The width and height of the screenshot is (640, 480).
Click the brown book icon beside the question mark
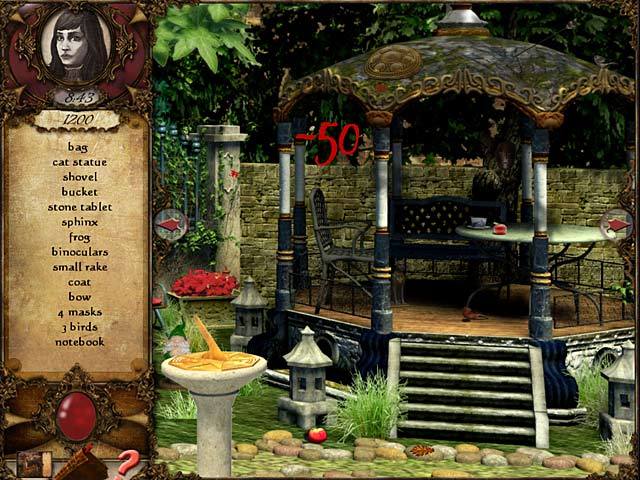[82, 465]
